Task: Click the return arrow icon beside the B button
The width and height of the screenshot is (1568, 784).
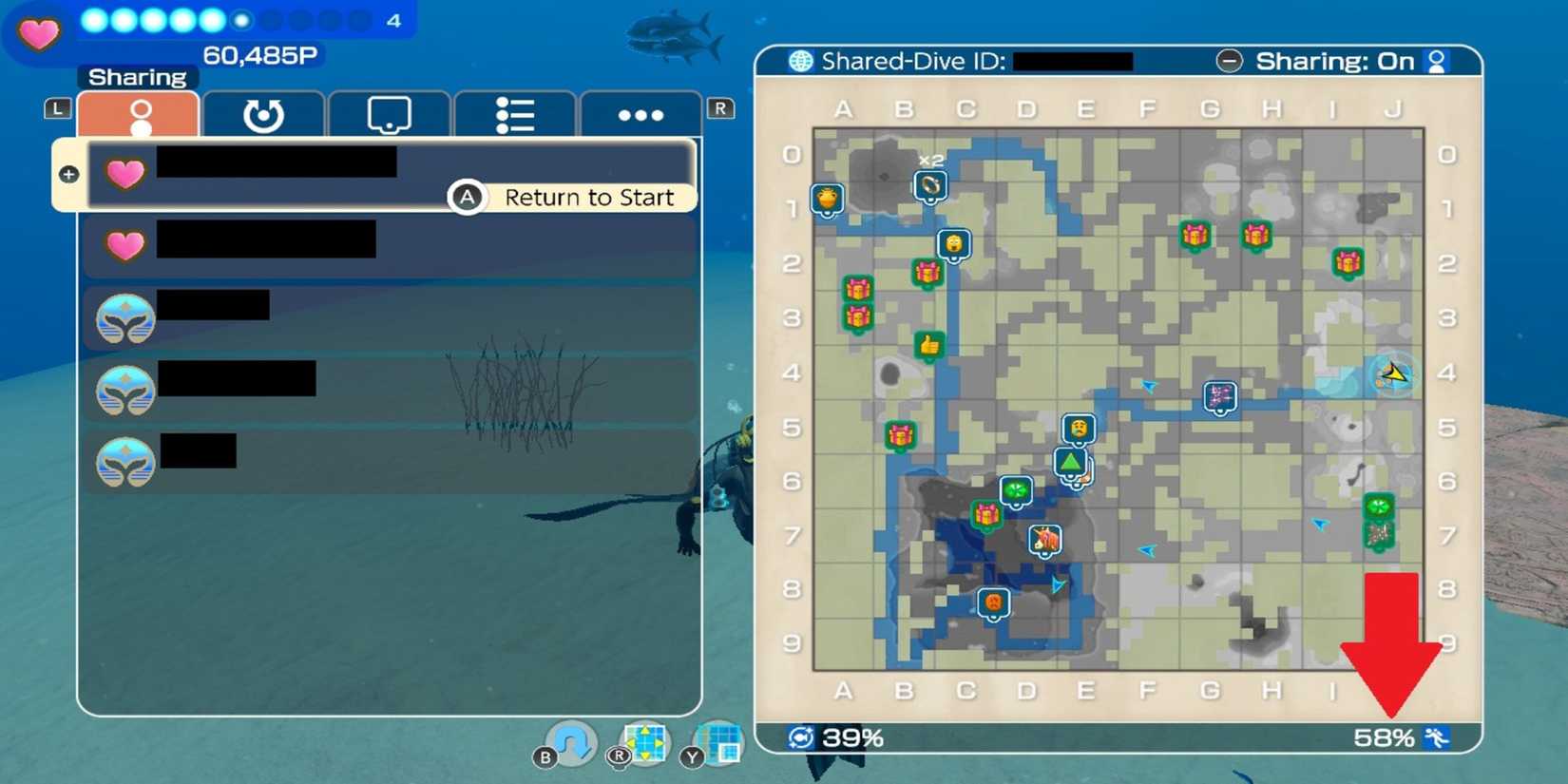Action: pos(570,741)
